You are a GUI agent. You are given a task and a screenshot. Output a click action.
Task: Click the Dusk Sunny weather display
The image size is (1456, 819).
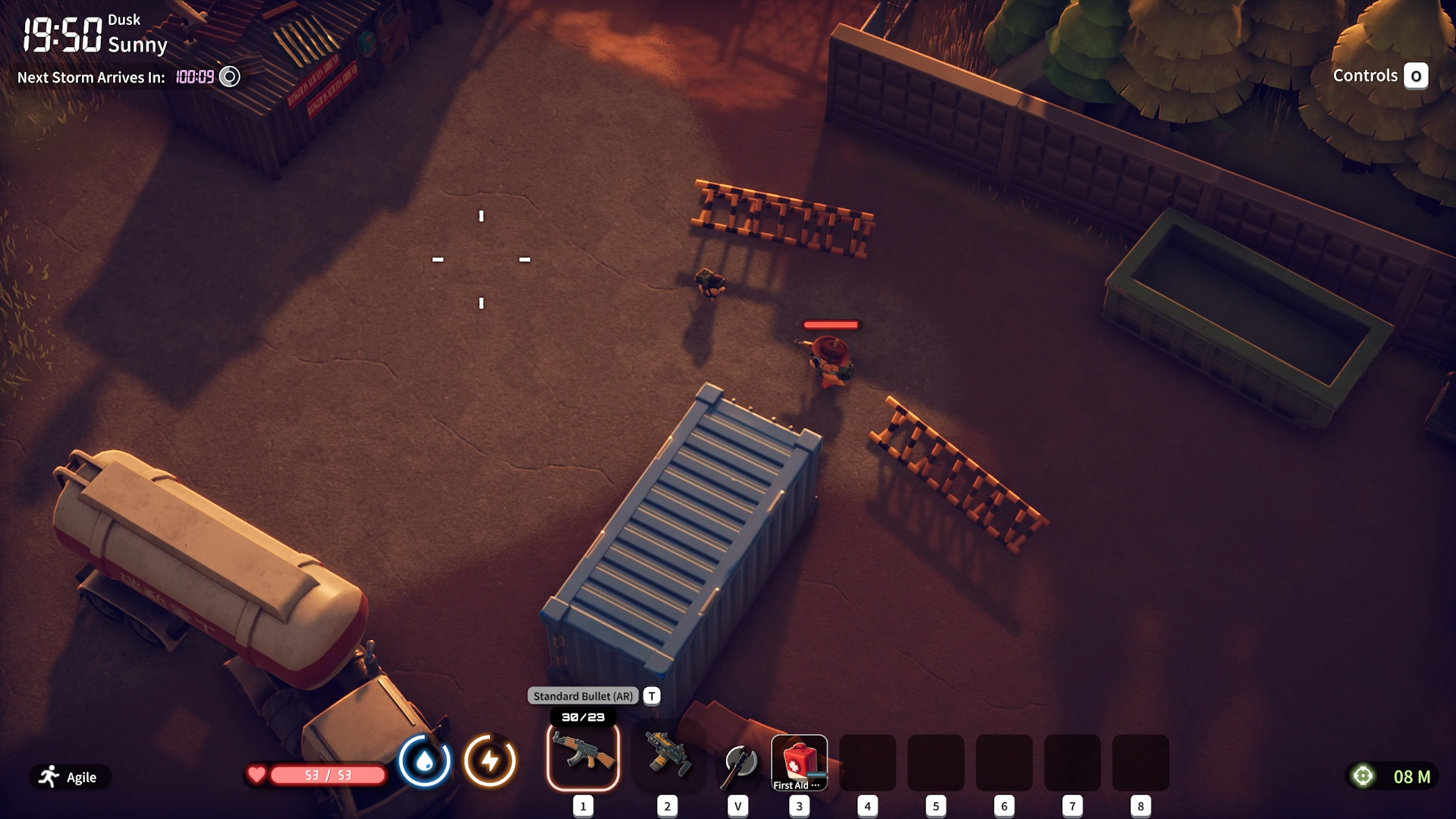pos(138,34)
